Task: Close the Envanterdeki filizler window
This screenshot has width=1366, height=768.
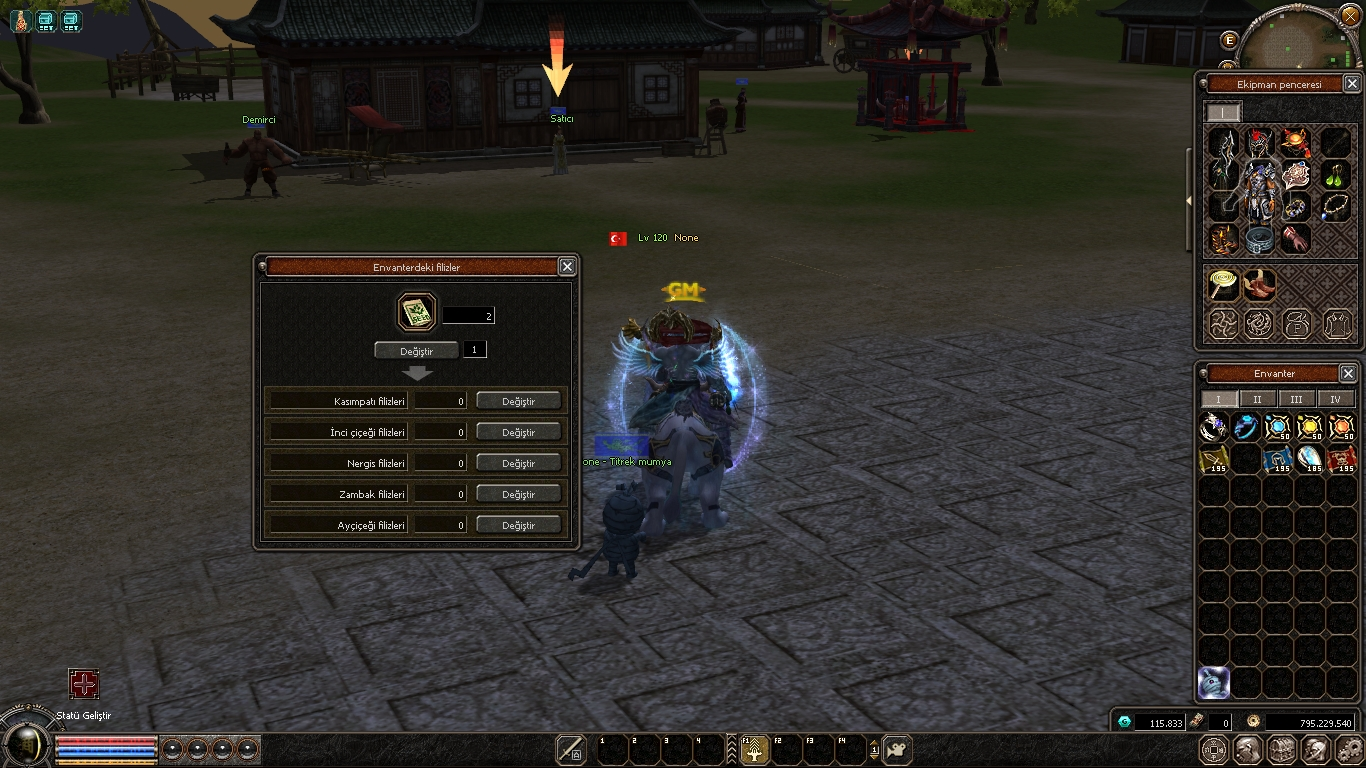Action: click(567, 266)
